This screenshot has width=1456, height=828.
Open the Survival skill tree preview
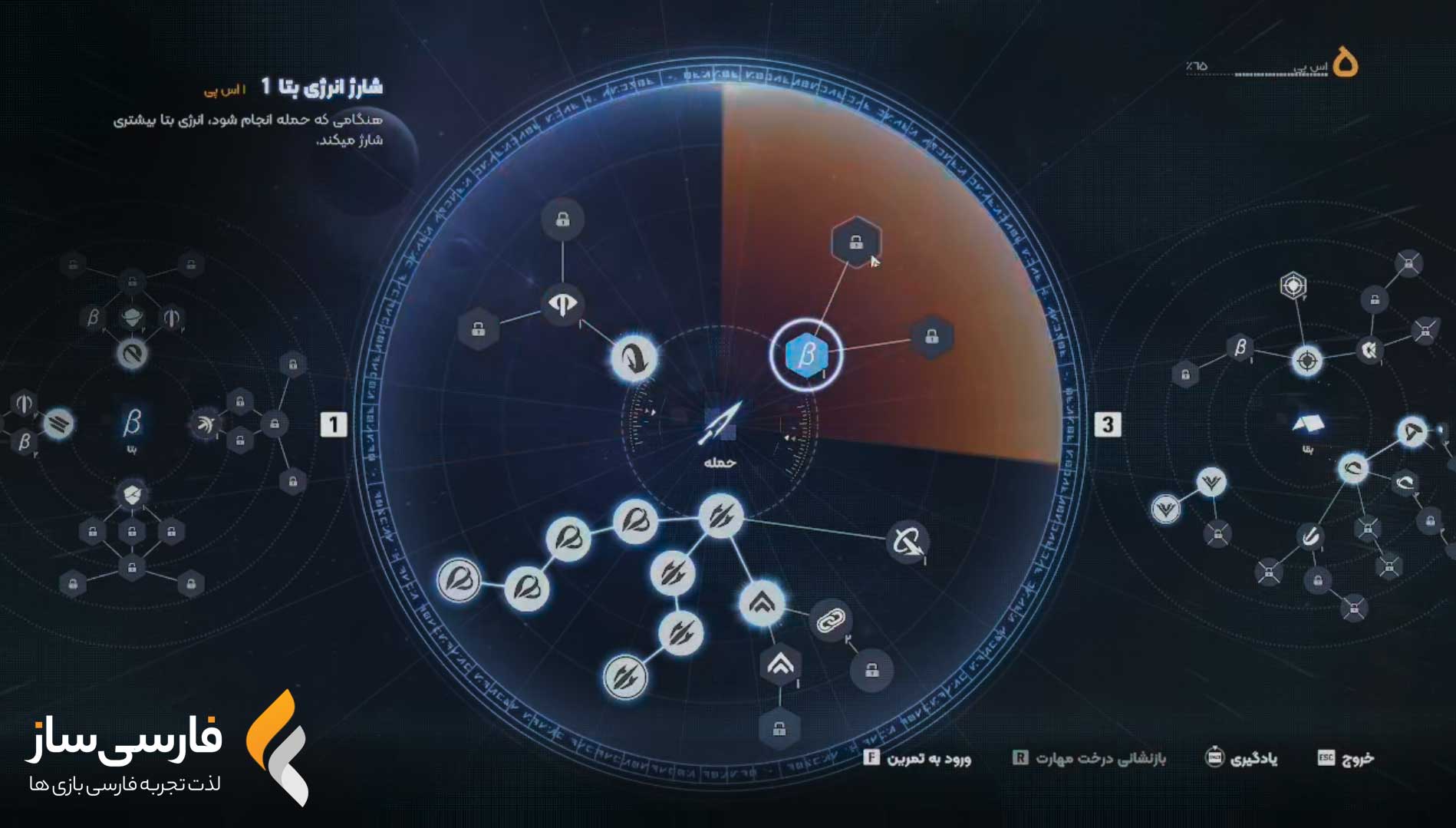tap(1308, 426)
